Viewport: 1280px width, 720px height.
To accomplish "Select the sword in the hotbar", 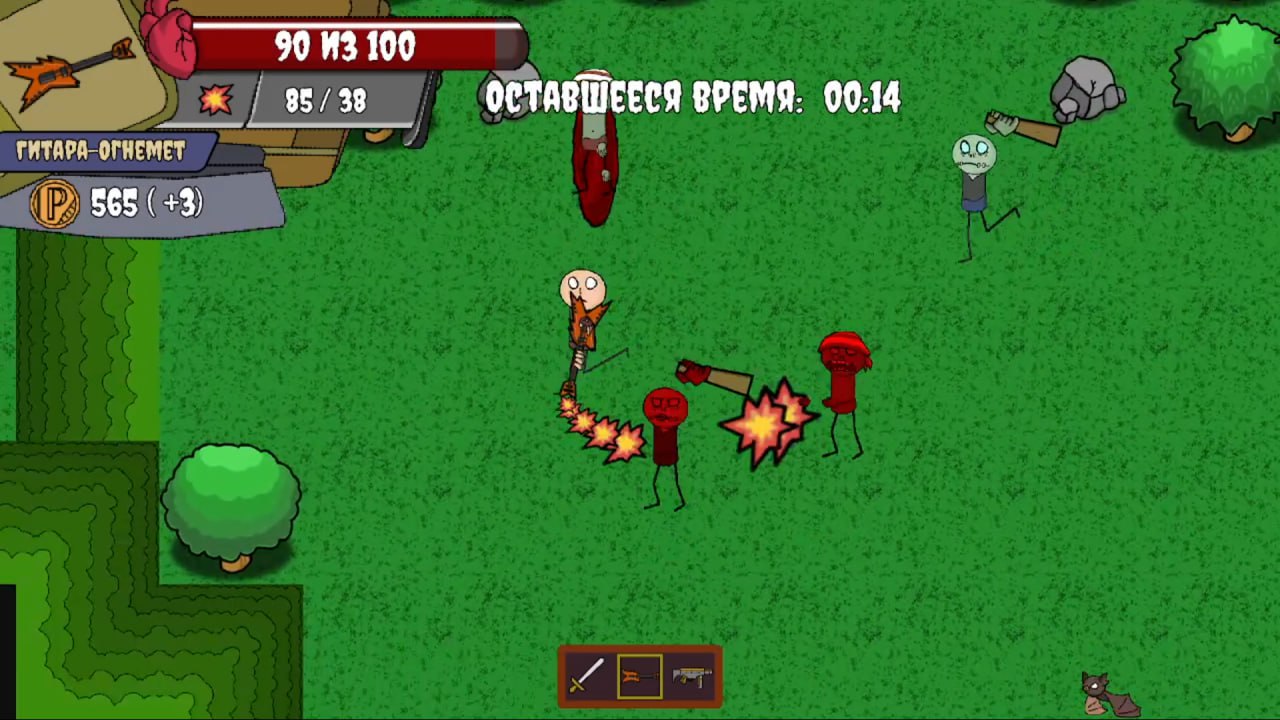I will (x=586, y=676).
